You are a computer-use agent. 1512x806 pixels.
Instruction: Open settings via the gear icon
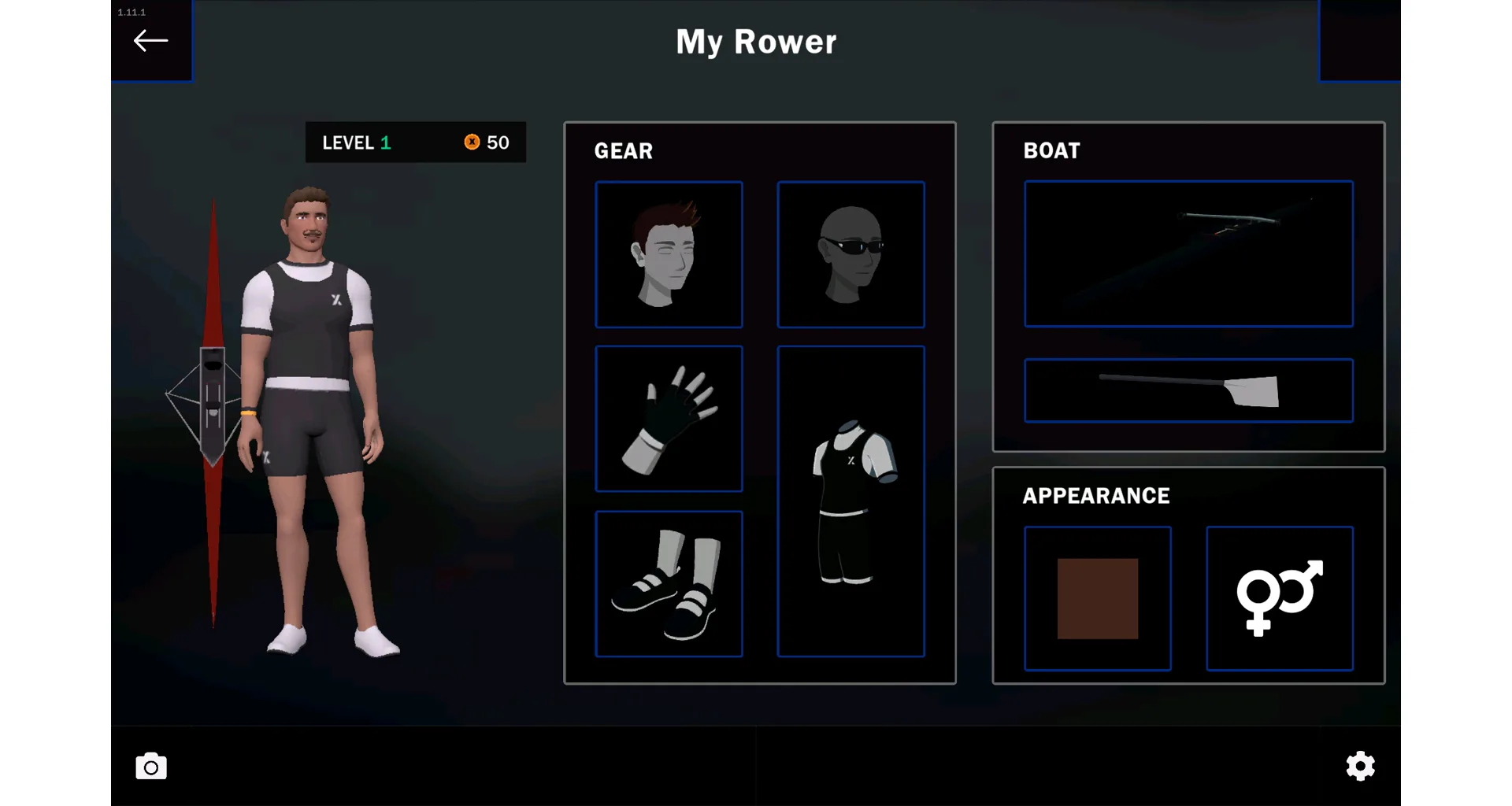pyautogui.click(x=1360, y=766)
